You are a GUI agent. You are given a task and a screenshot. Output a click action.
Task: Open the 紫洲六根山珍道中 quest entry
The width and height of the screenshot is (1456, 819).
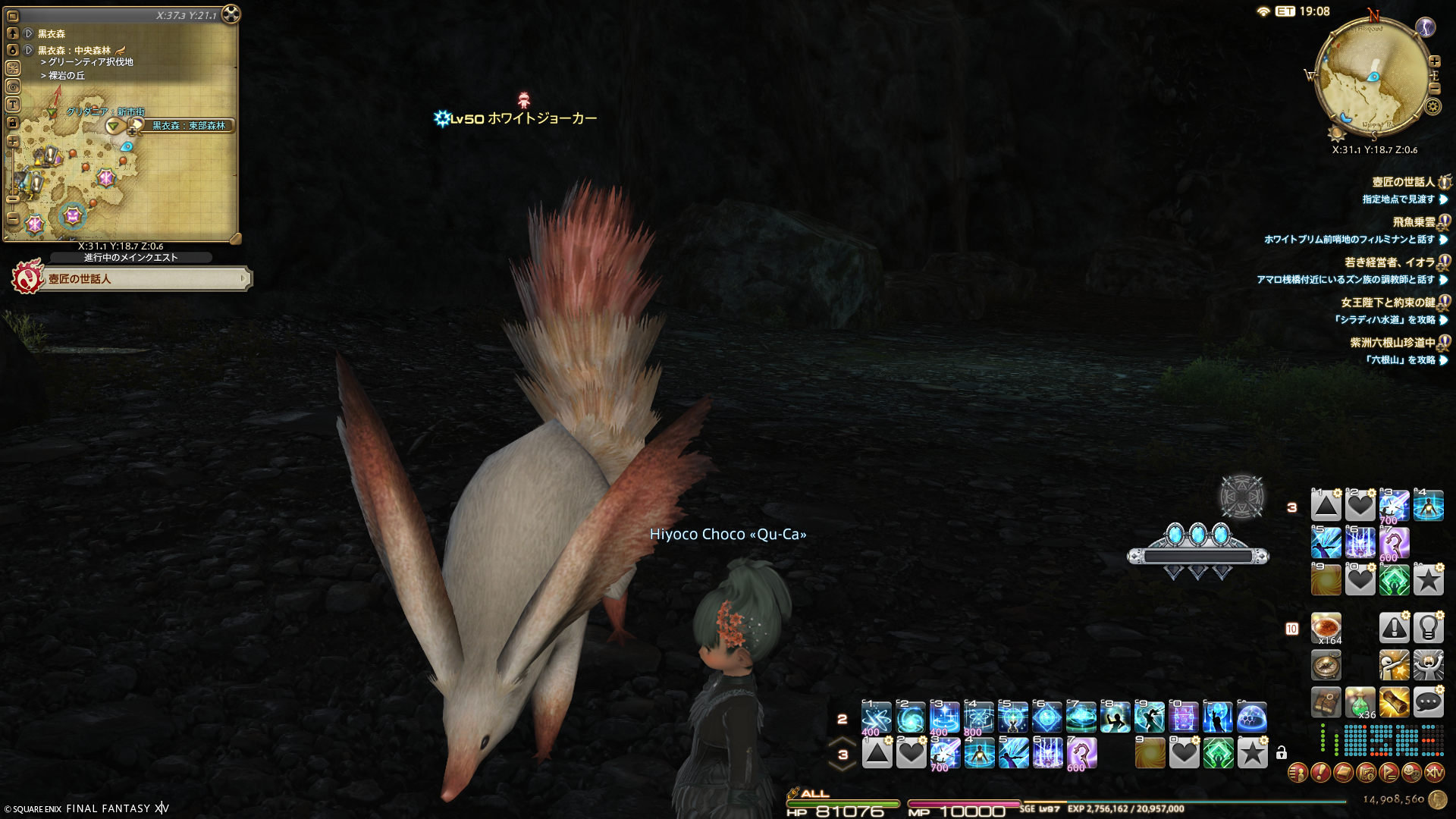tap(1392, 343)
